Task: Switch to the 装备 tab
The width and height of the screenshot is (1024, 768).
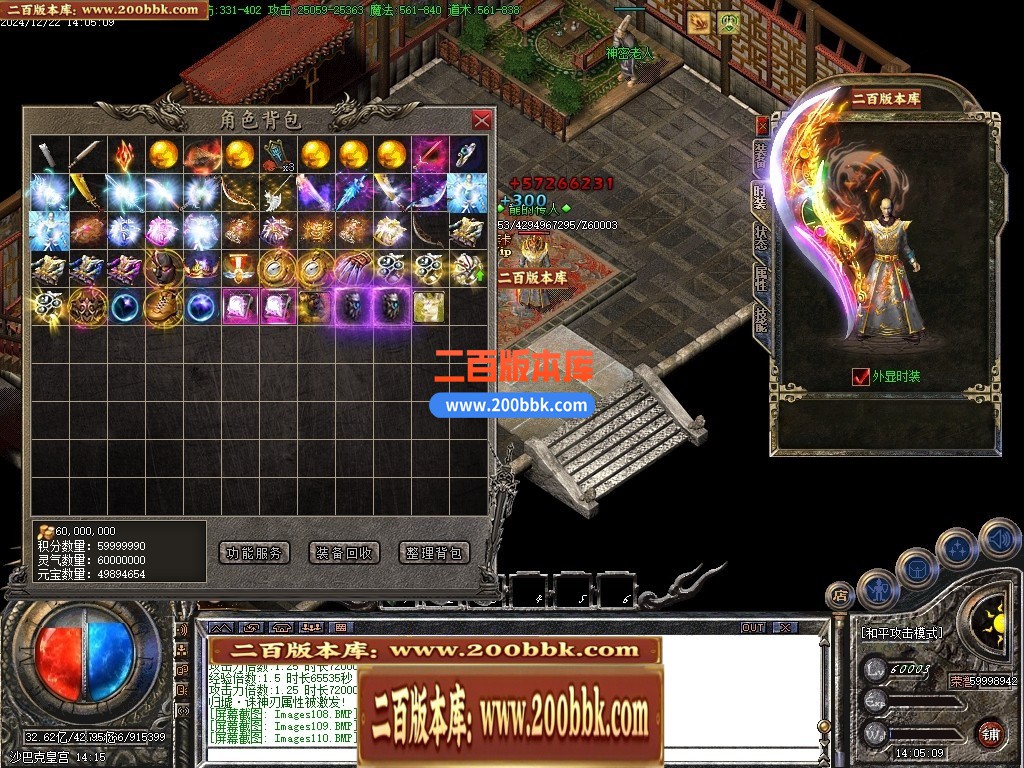Action: tap(761, 160)
